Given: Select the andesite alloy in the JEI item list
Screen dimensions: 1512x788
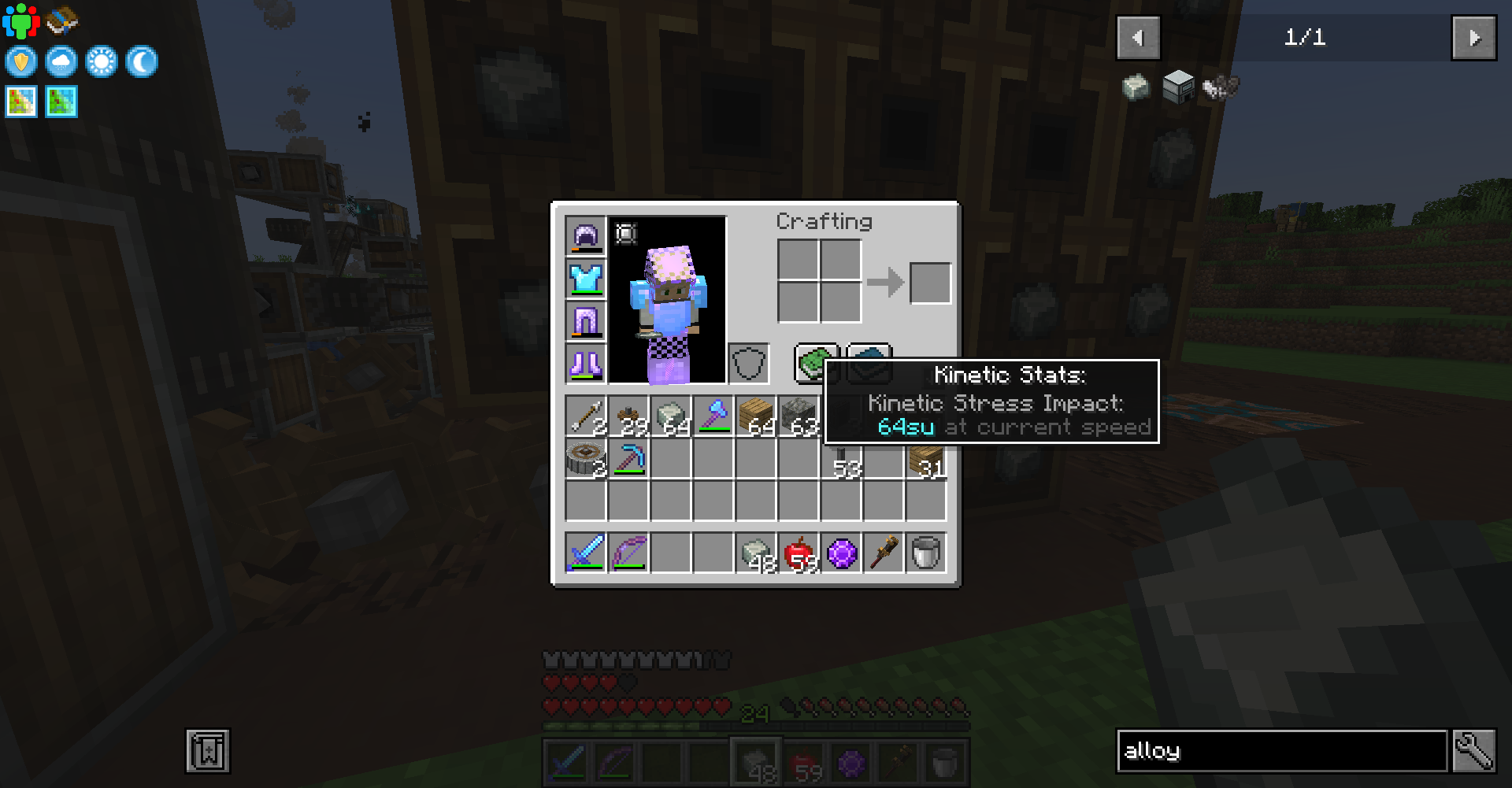Looking at the screenshot, I should click(x=1136, y=87).
